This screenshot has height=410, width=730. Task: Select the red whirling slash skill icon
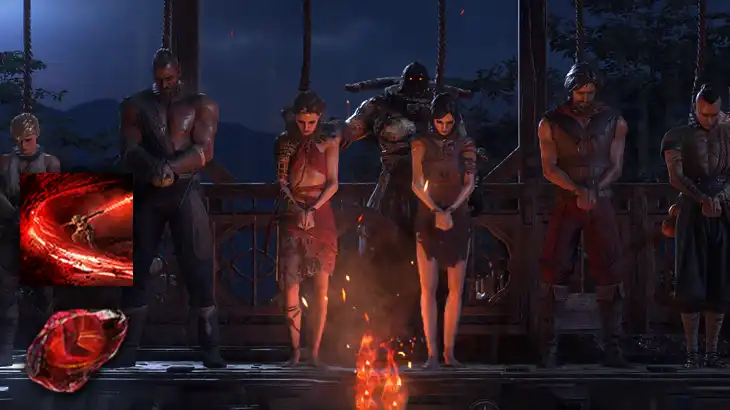76,229
